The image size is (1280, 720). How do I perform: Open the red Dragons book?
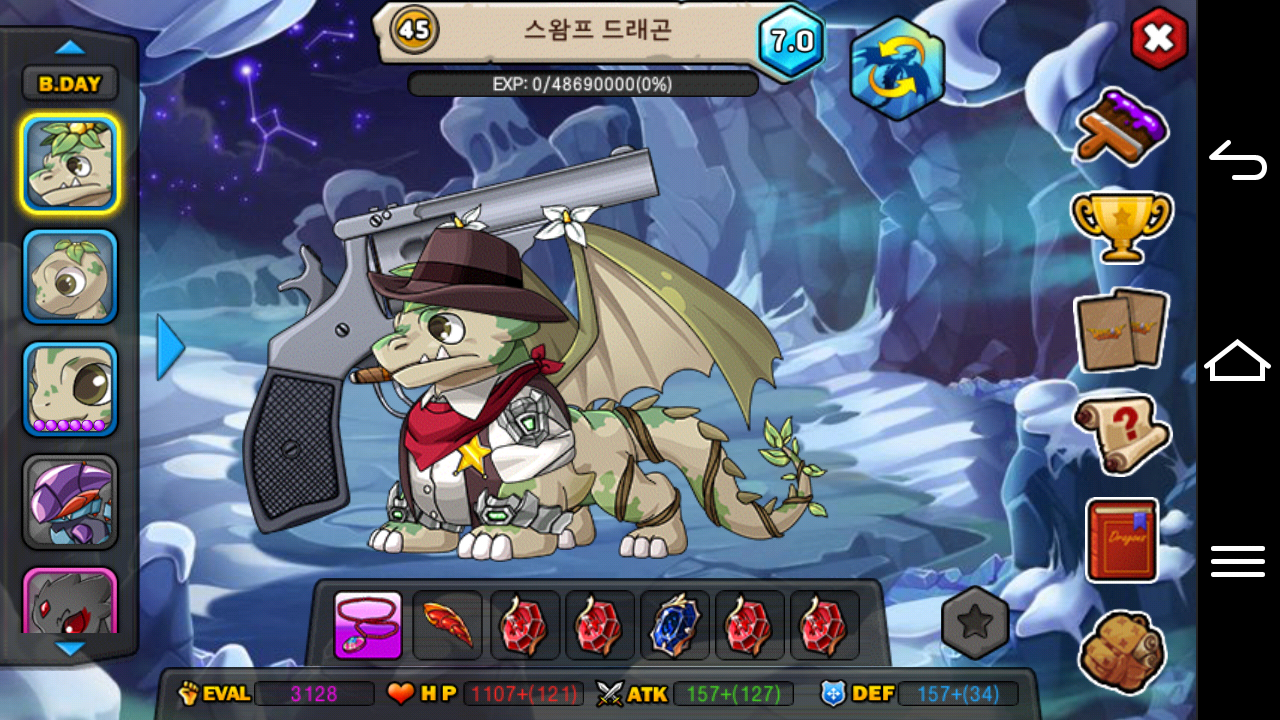(x=1121, y=540)
